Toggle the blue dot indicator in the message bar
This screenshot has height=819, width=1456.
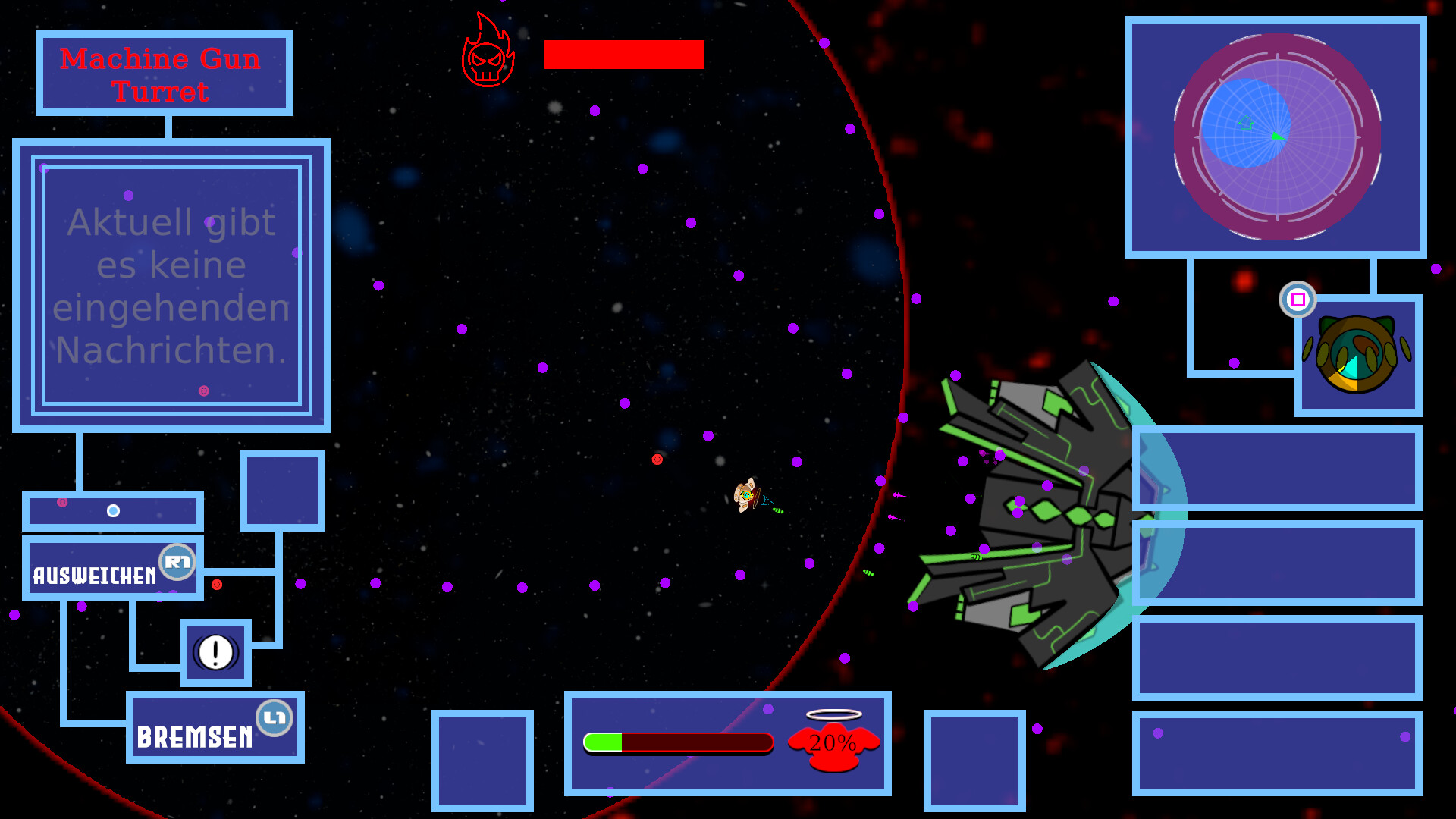coord(112,510)
